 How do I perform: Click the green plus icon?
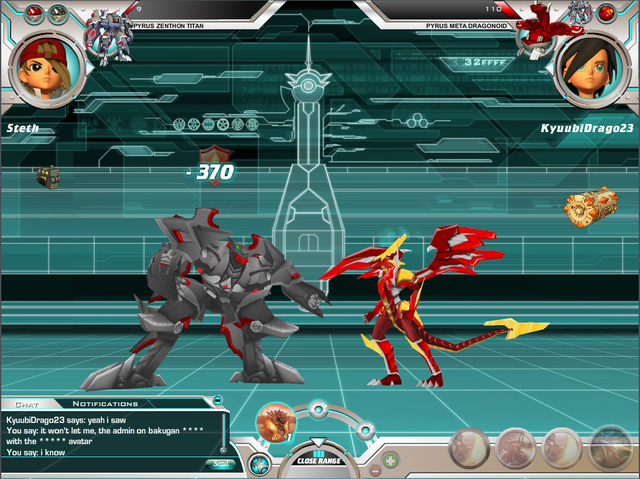pyautogui.click(x=391, y=462)
